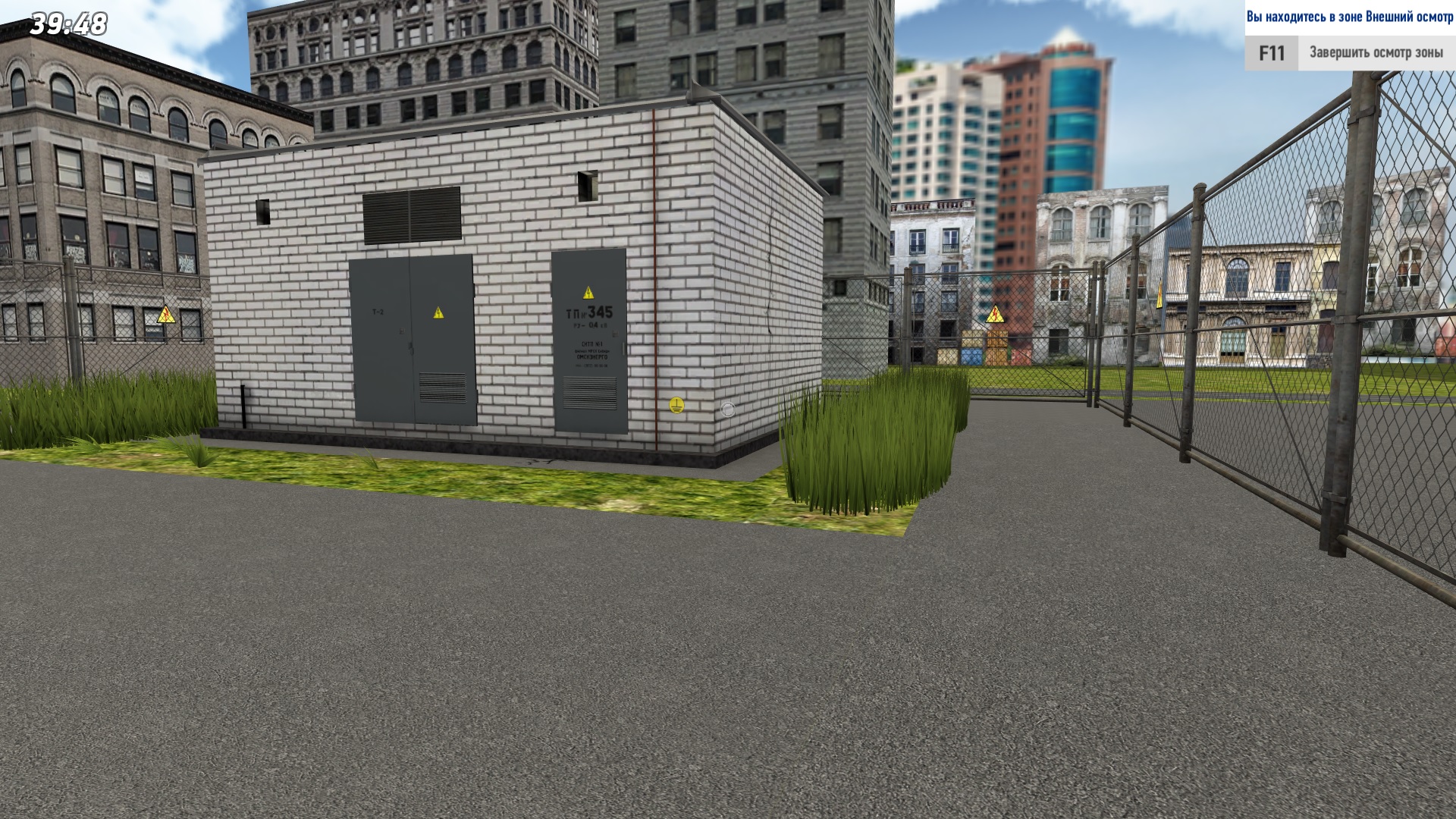Click the "Завершить осмотр зоны" button
The image size is (1456, 819).
coord(1375,53)
